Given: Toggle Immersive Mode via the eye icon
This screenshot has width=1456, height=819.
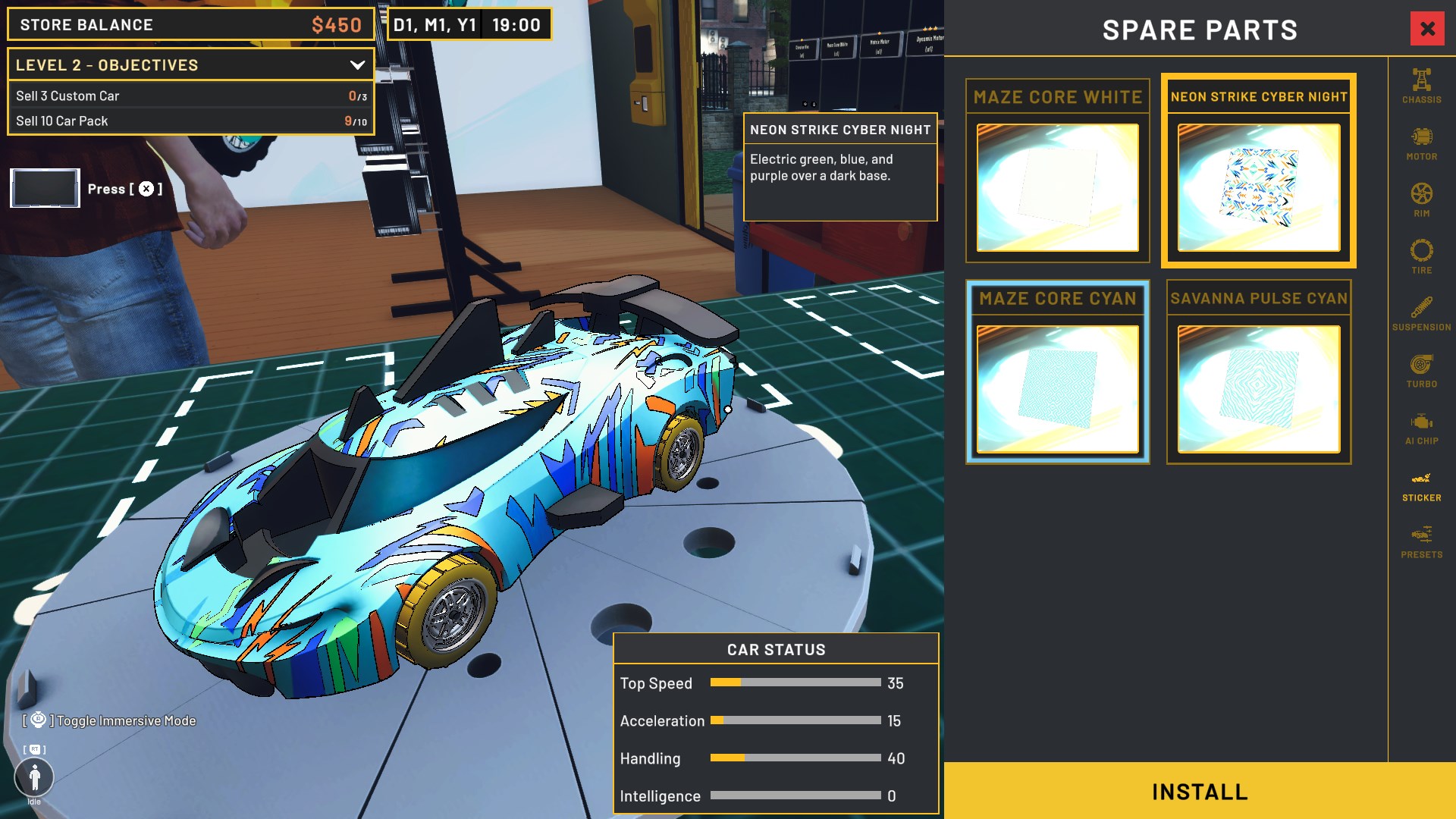Looking at the screenshot, I should pyautogui.click(x=36, y=720).
